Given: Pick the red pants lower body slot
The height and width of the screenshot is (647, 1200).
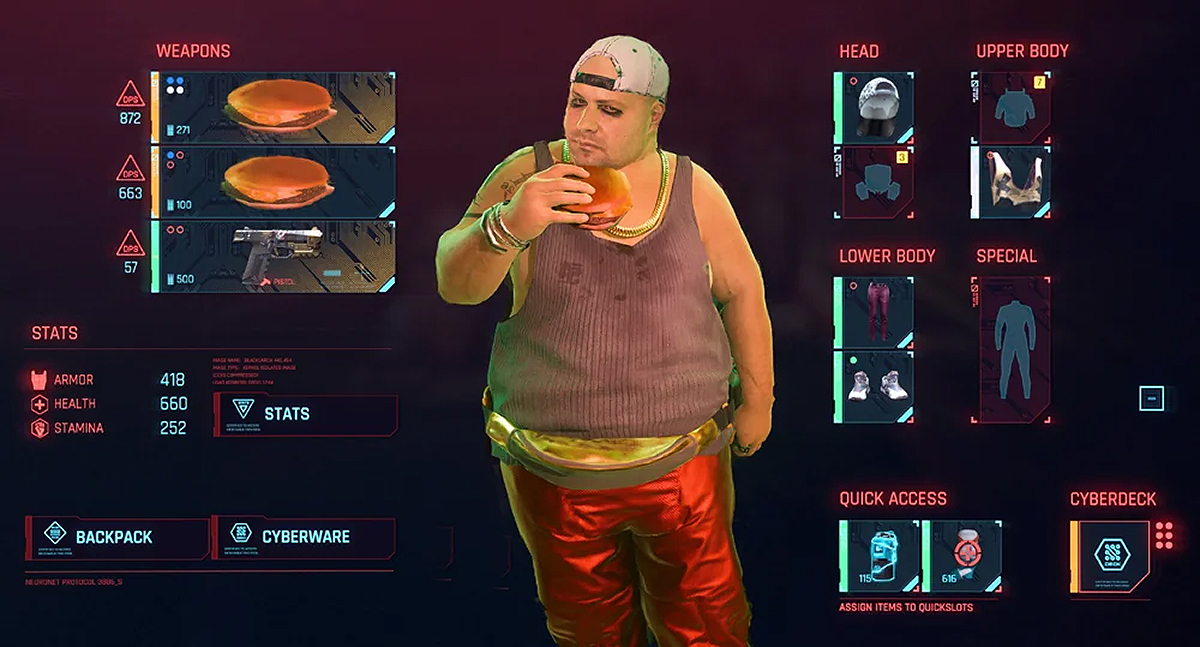Looking at the screenshot, I should point(875,311).
